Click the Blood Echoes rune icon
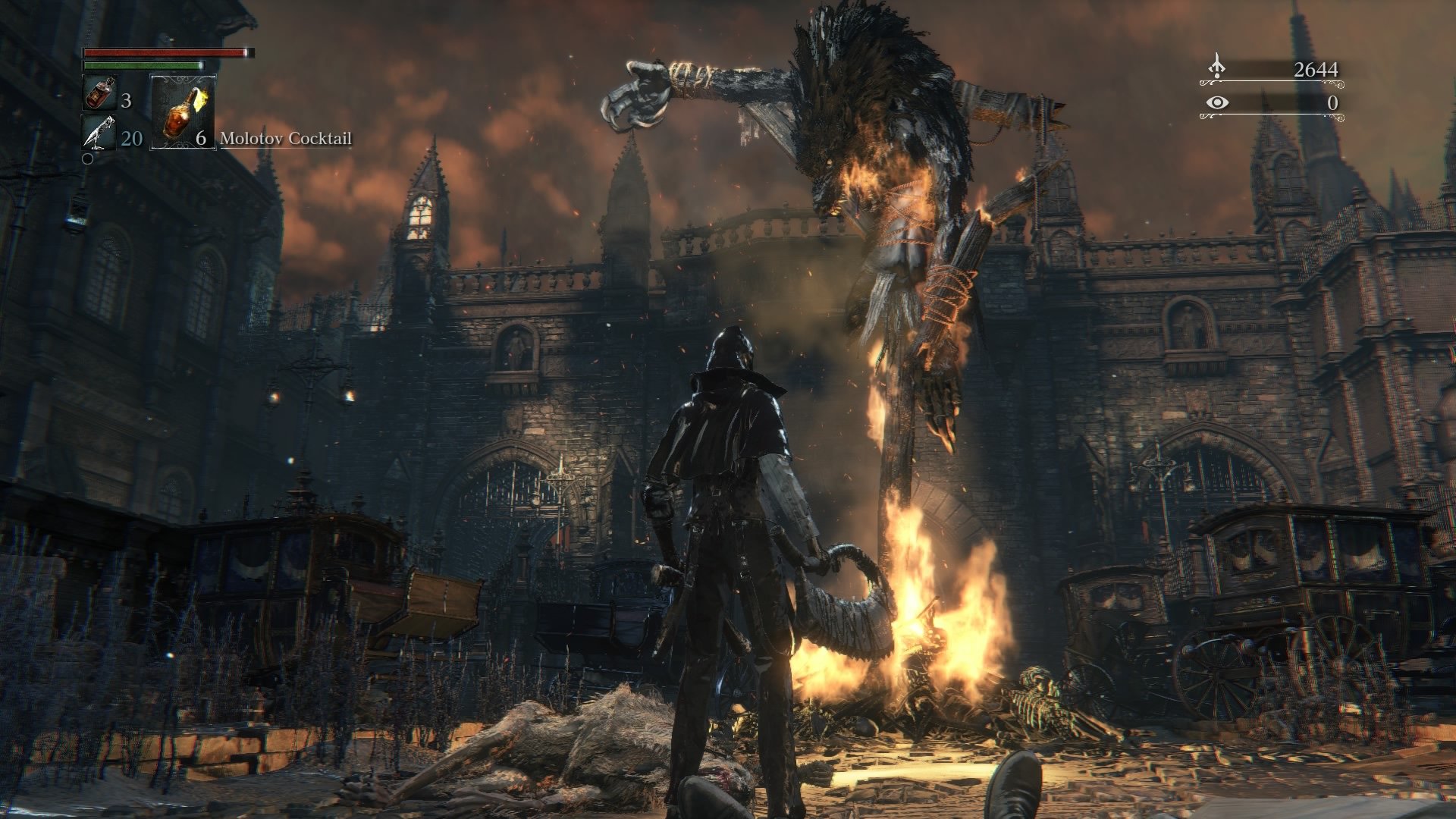 coord(1217,66)
